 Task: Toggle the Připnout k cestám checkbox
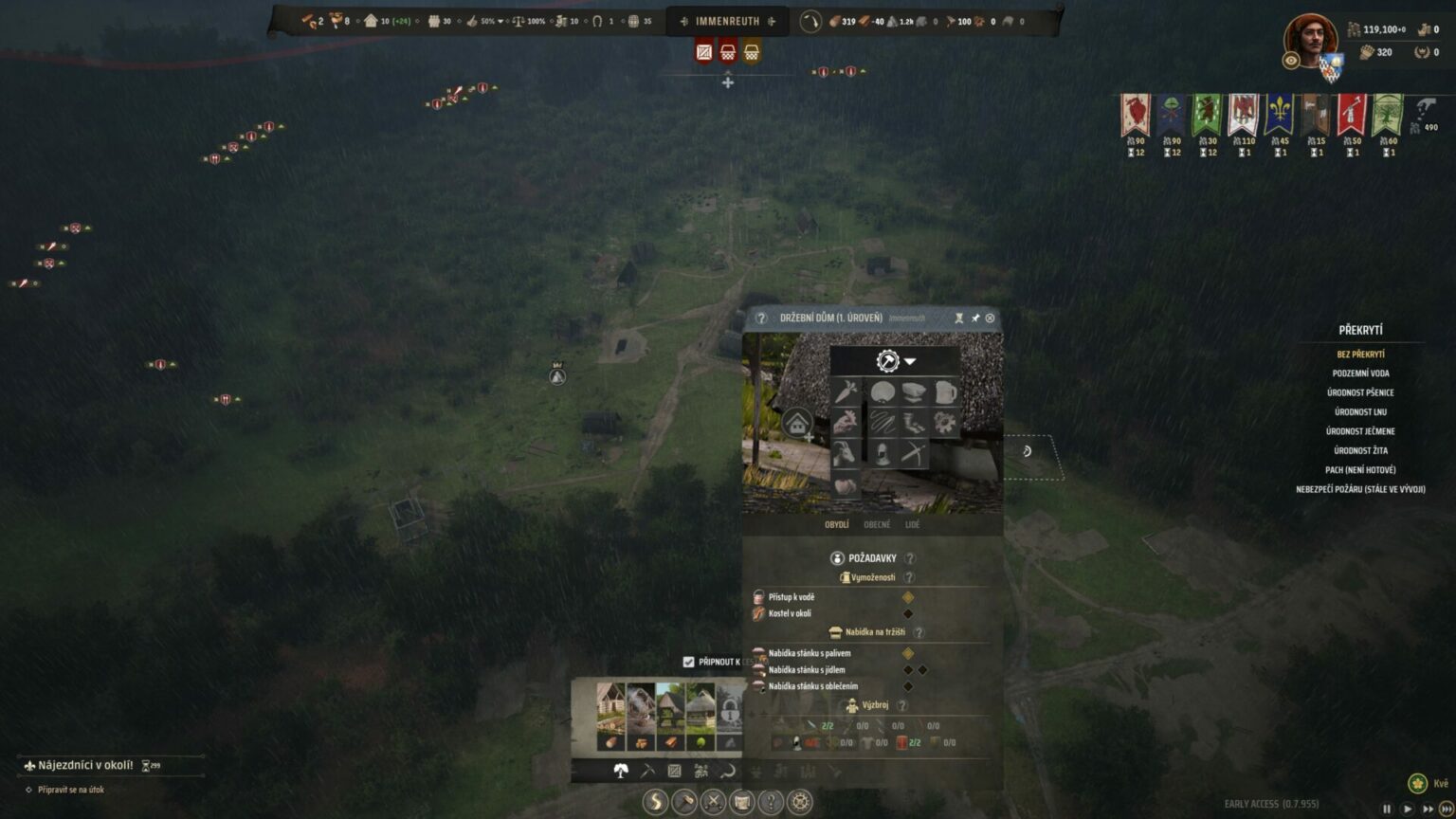click(x=689, y=662)
